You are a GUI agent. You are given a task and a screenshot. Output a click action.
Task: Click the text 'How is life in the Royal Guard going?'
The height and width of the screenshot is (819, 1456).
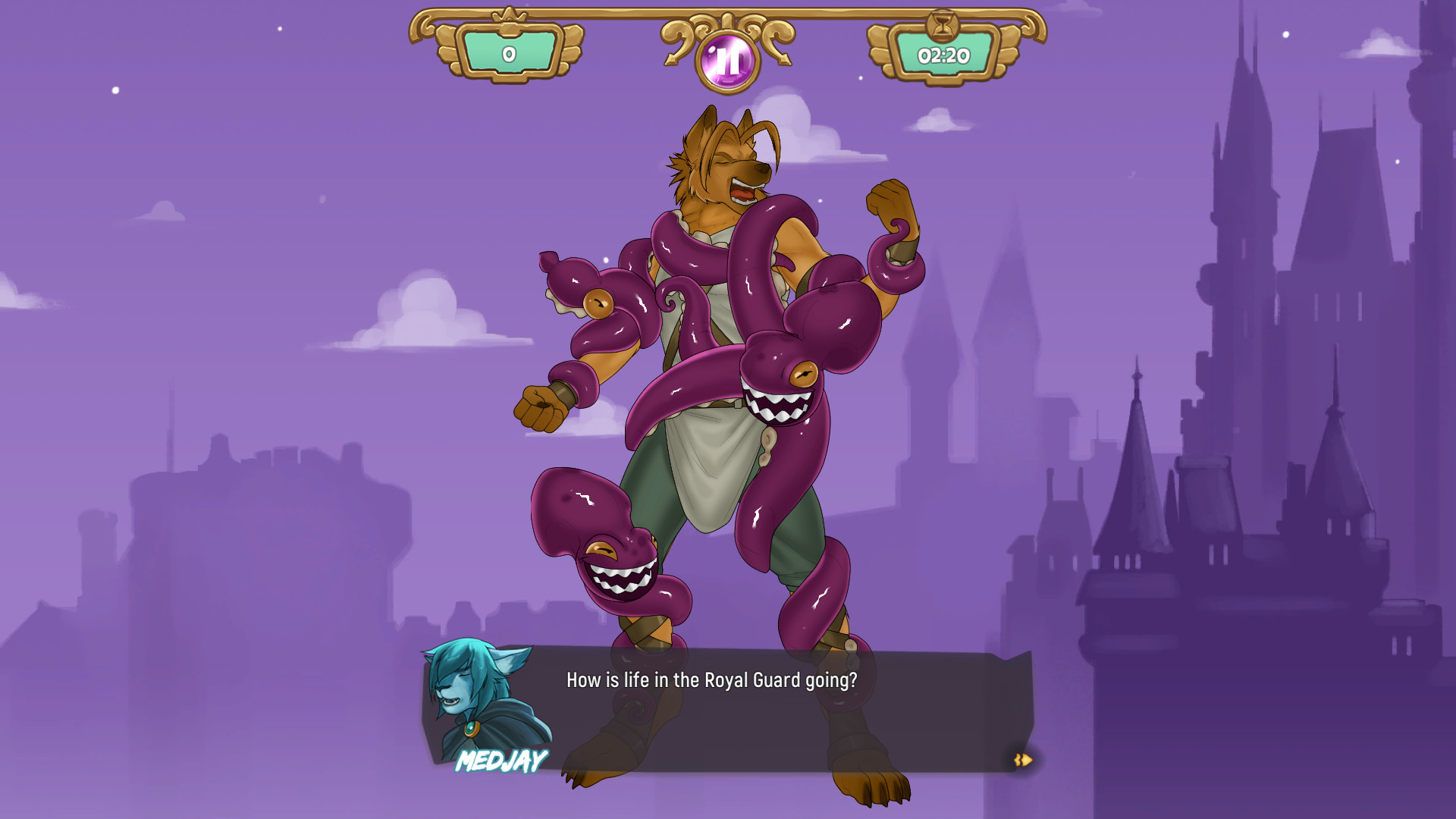click(x=711, y=680)
